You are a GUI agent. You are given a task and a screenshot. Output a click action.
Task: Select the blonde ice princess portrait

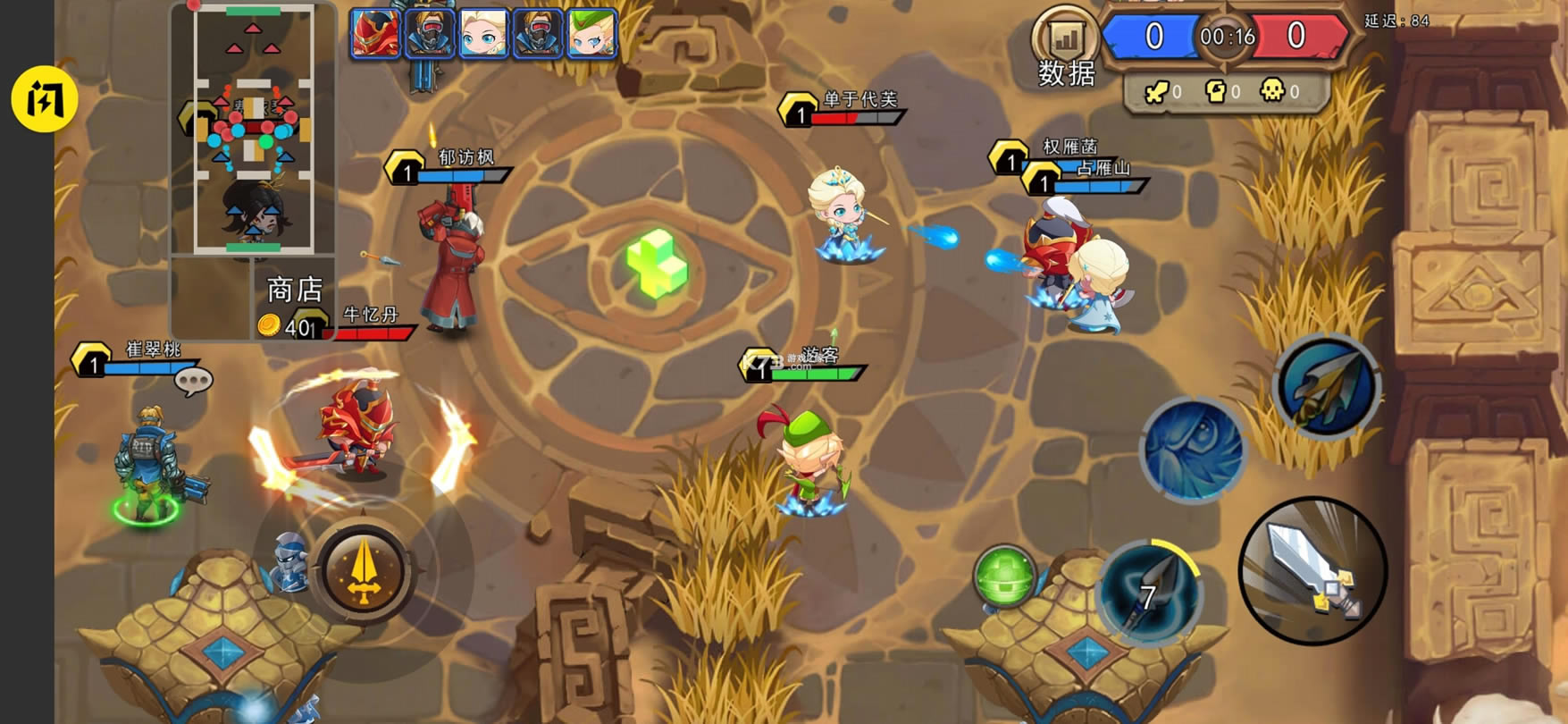coord(483,34)
